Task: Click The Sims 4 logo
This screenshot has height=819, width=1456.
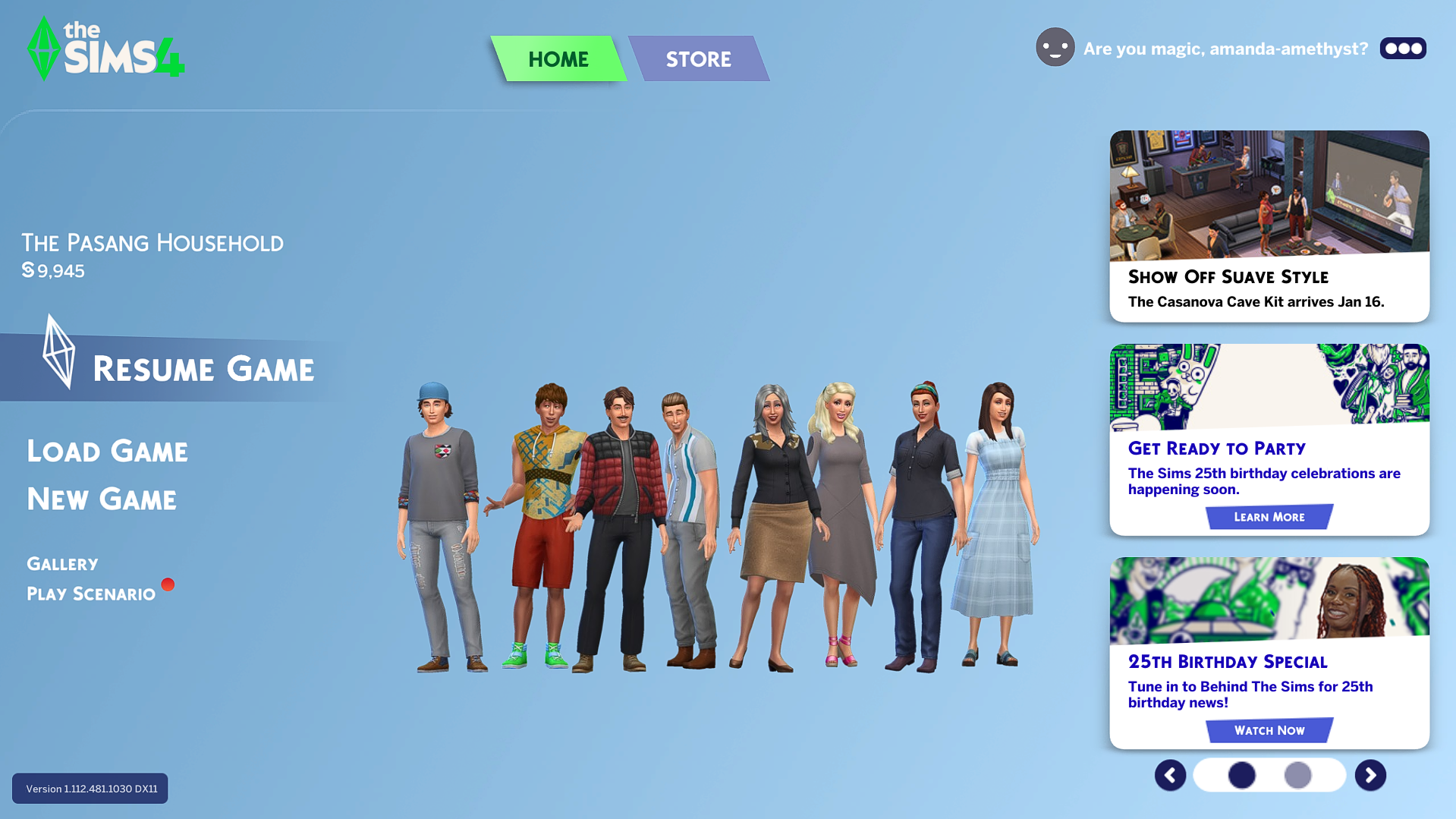Action: (105, 49)
